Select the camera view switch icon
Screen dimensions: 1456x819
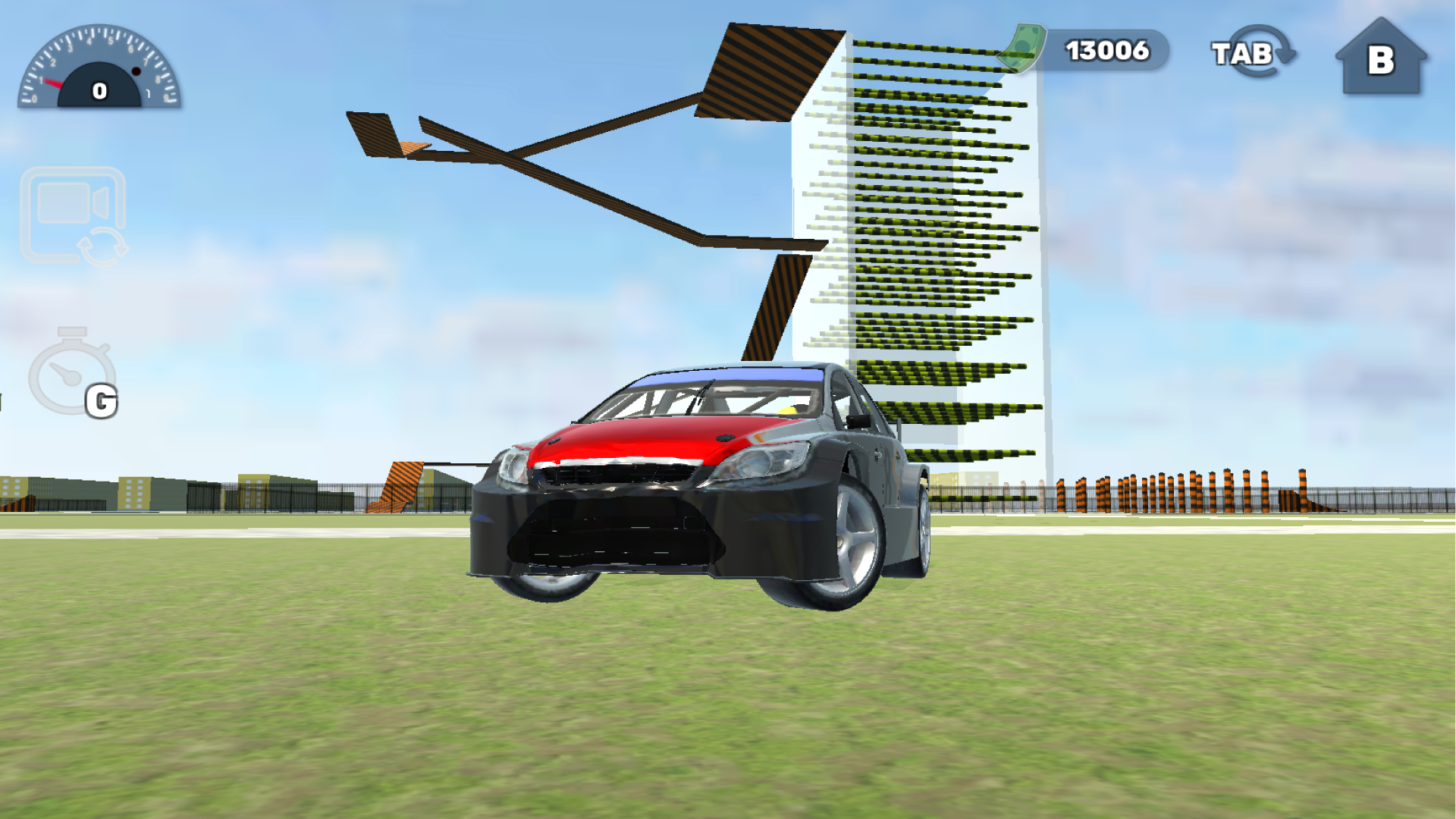[x=72, y=216]
